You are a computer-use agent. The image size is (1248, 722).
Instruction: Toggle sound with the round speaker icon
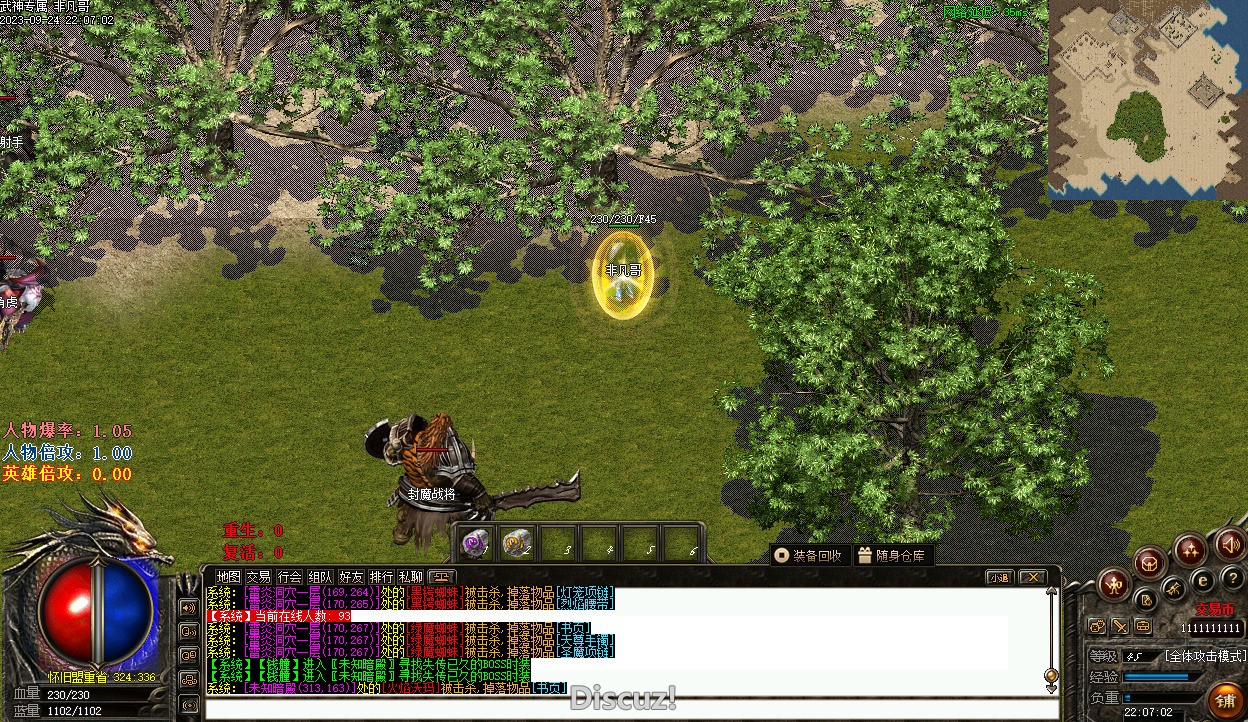(1230, 545)
